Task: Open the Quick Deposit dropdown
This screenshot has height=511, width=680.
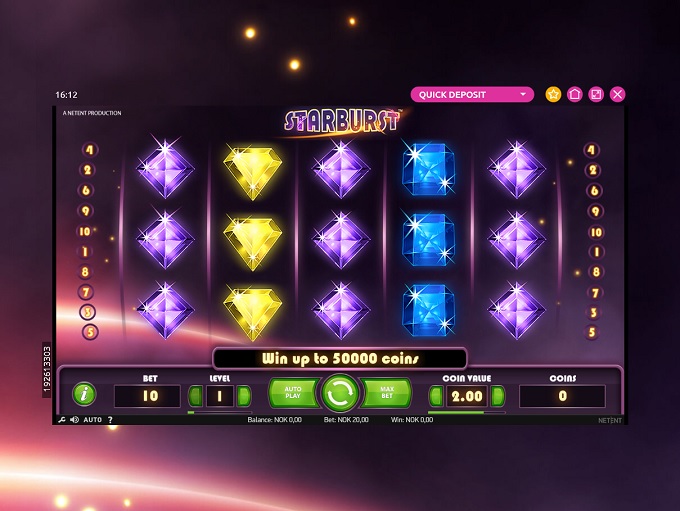Action: (x=472, y=95)
